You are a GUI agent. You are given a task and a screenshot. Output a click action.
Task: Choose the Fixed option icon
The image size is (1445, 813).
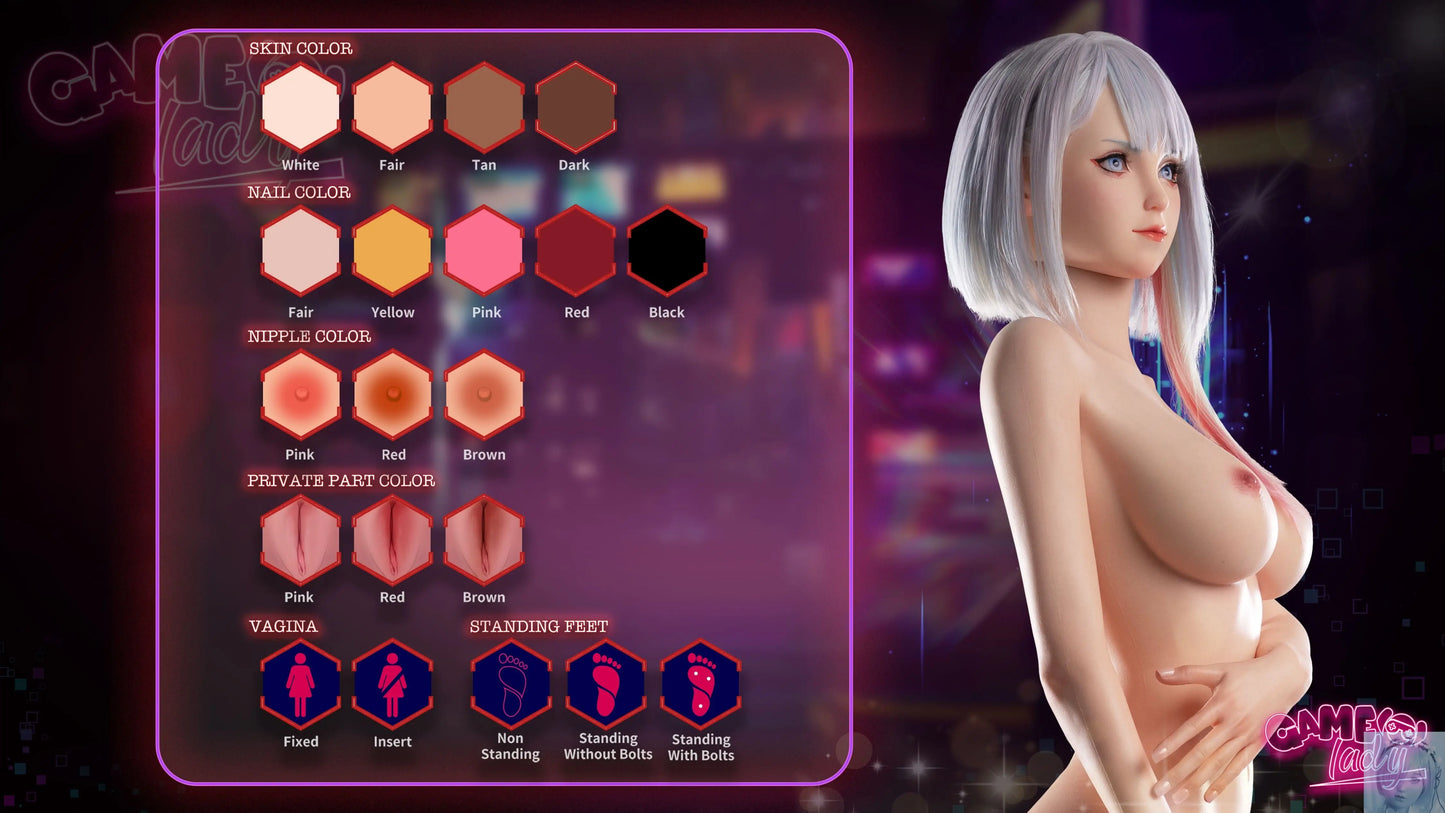click(x=300, y=685)
